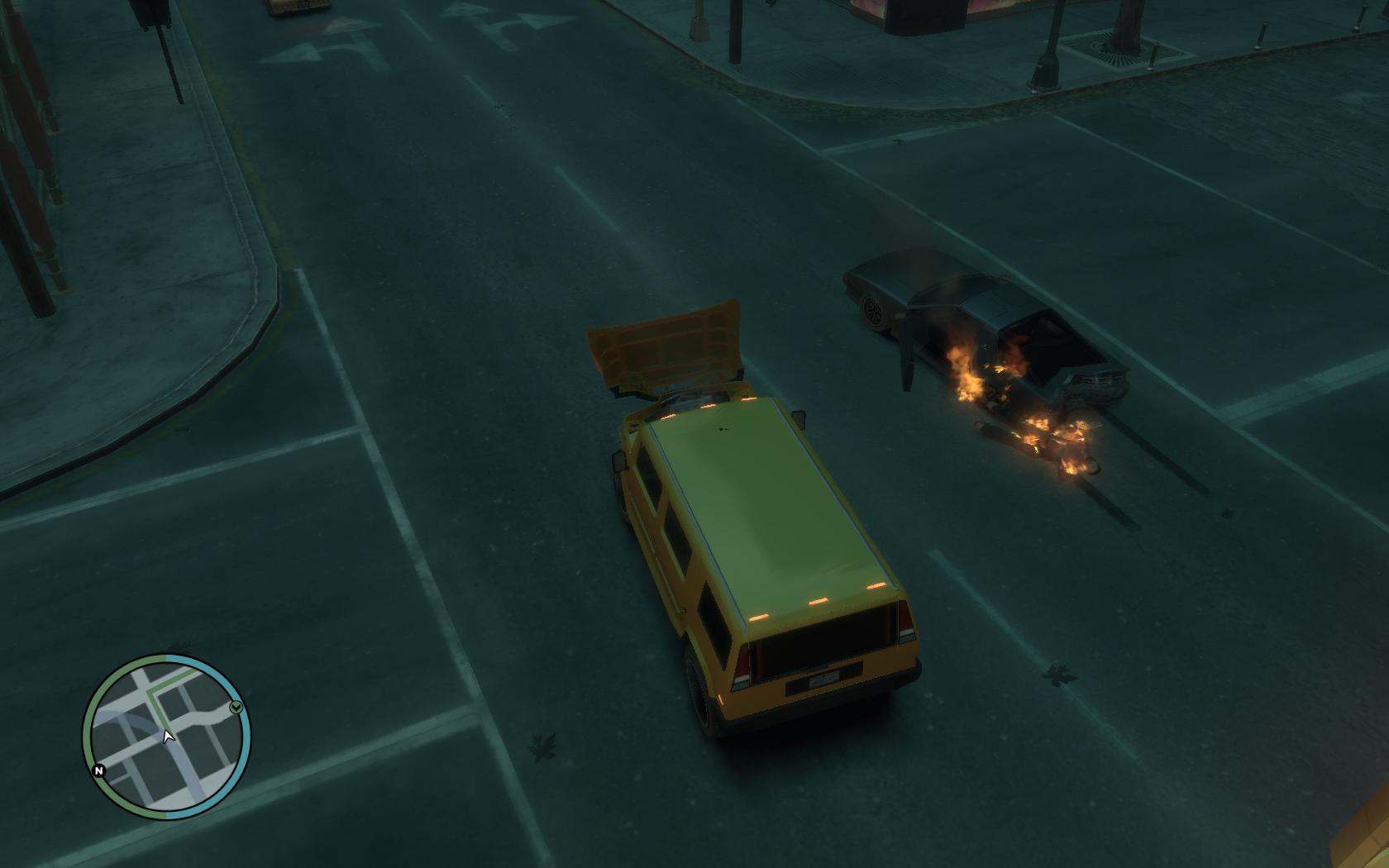Select the green waypoint chevron on the minimap edge
The image size is (1389, 868).
point(236,706)
